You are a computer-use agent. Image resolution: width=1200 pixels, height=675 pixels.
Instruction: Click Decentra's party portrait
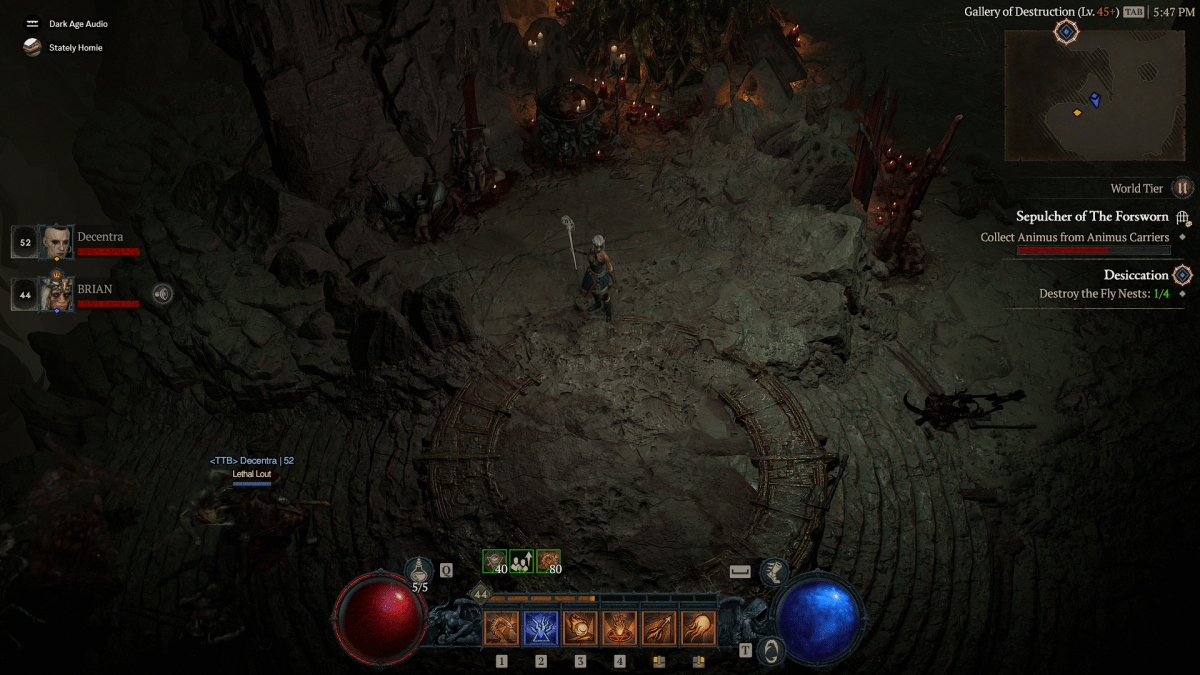coord(56,242)
